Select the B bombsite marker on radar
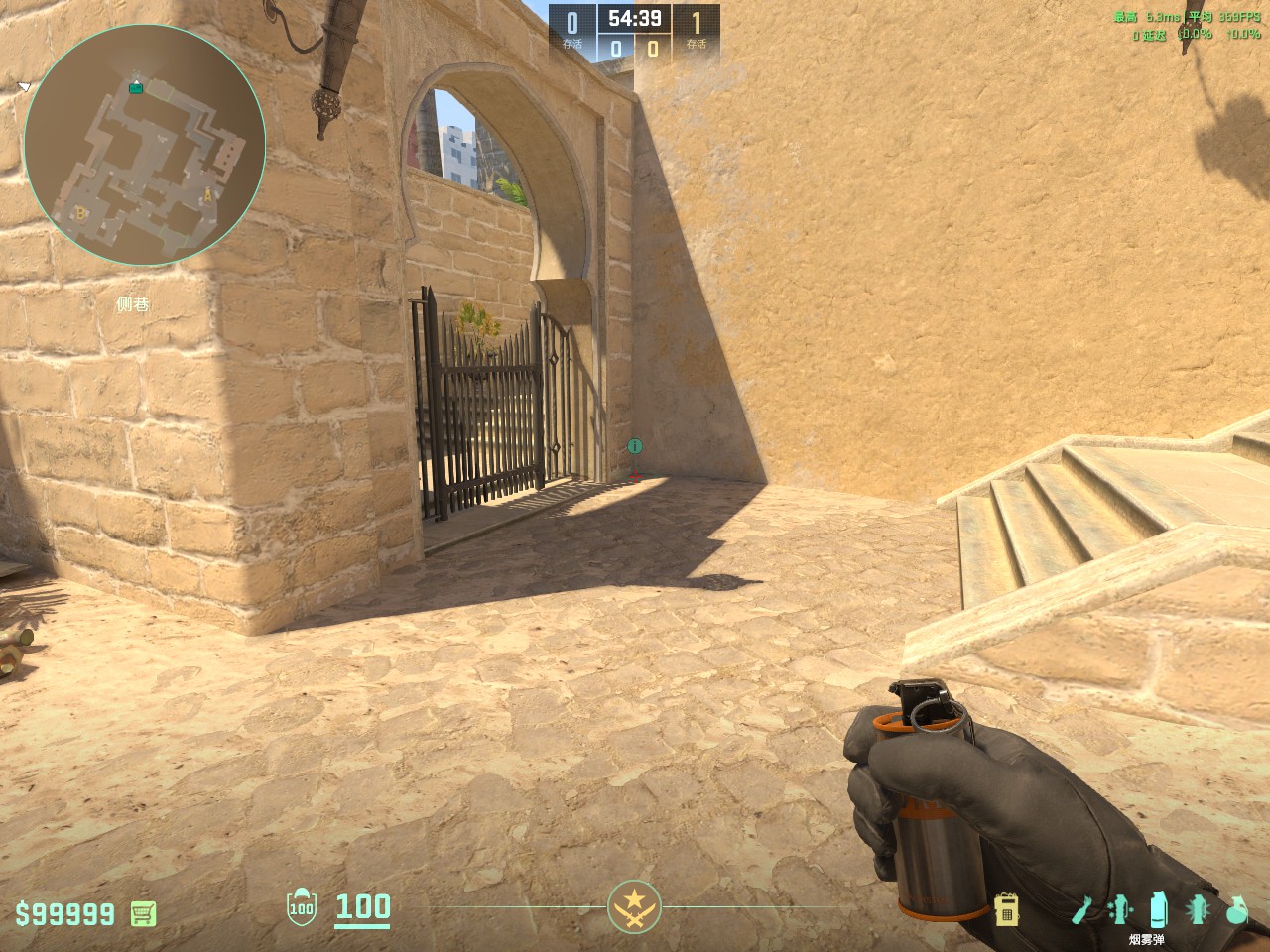This screenshot has width=1270, height=952. coord(81,212)
